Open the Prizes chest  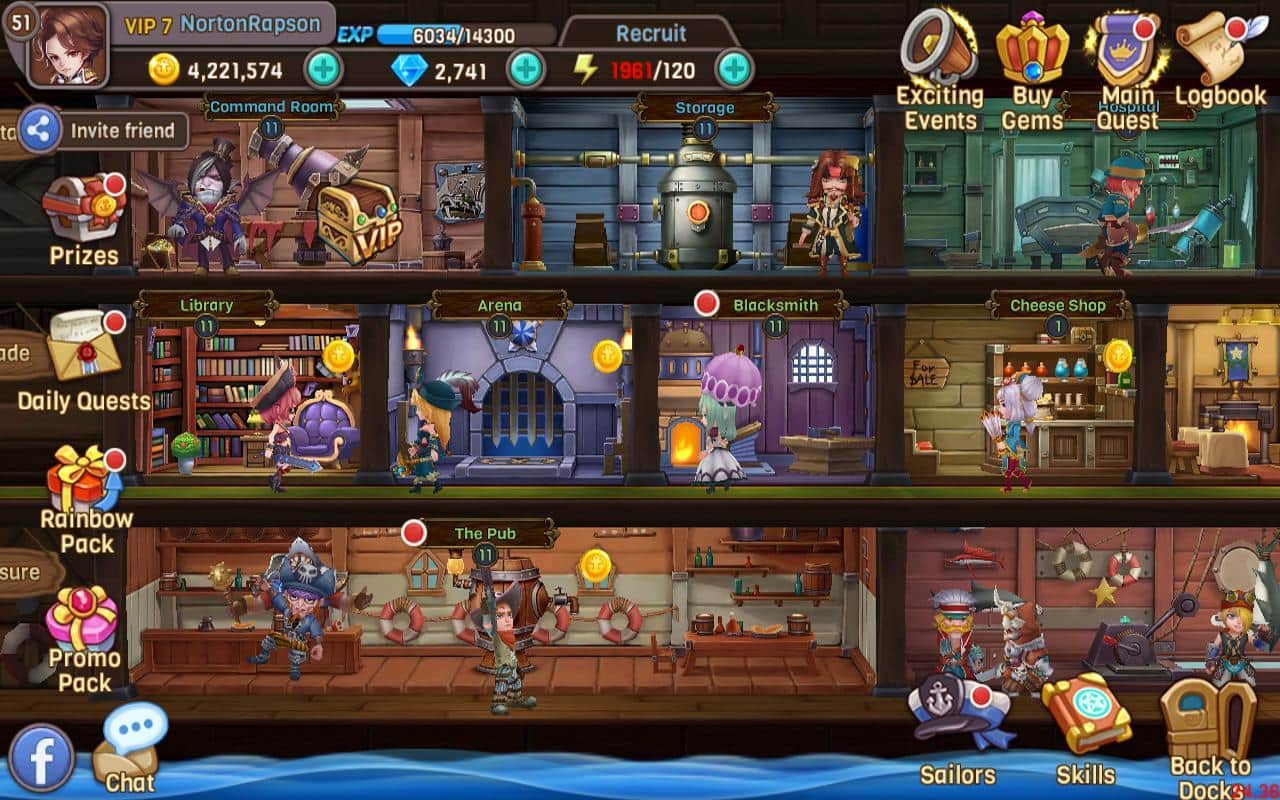tap(84, 210)
